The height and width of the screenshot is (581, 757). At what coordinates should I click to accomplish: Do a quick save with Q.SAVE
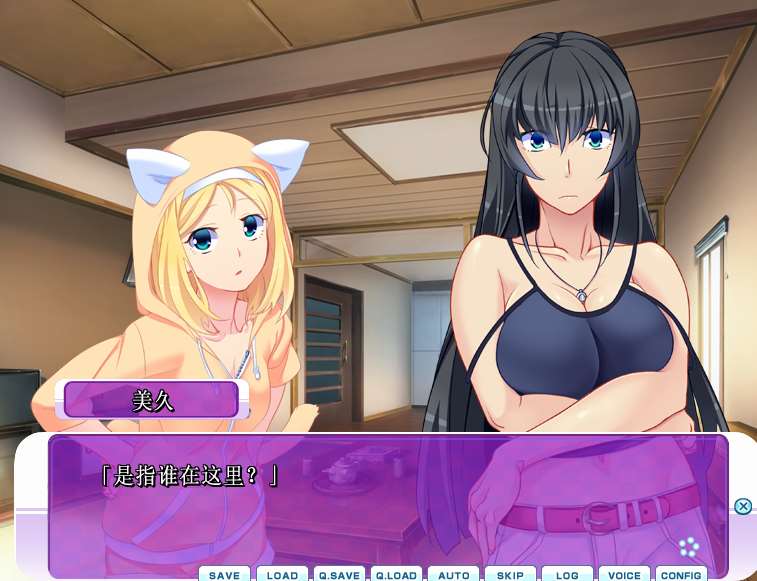[338, 574]
